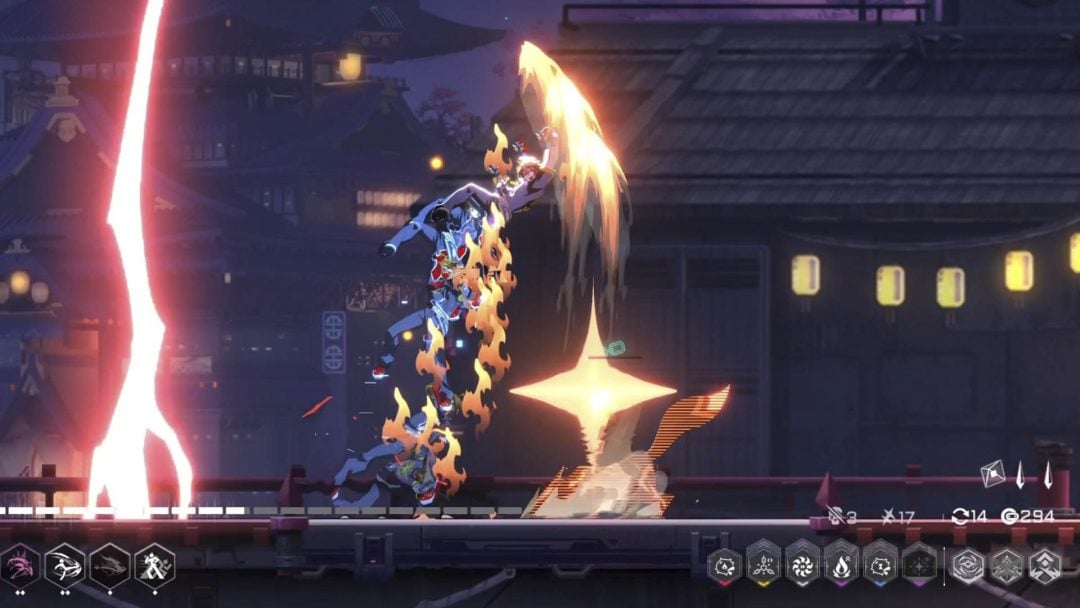Activate the spinning kick skill
This screenshot has width=1080, height=608.
coord(65,566)
